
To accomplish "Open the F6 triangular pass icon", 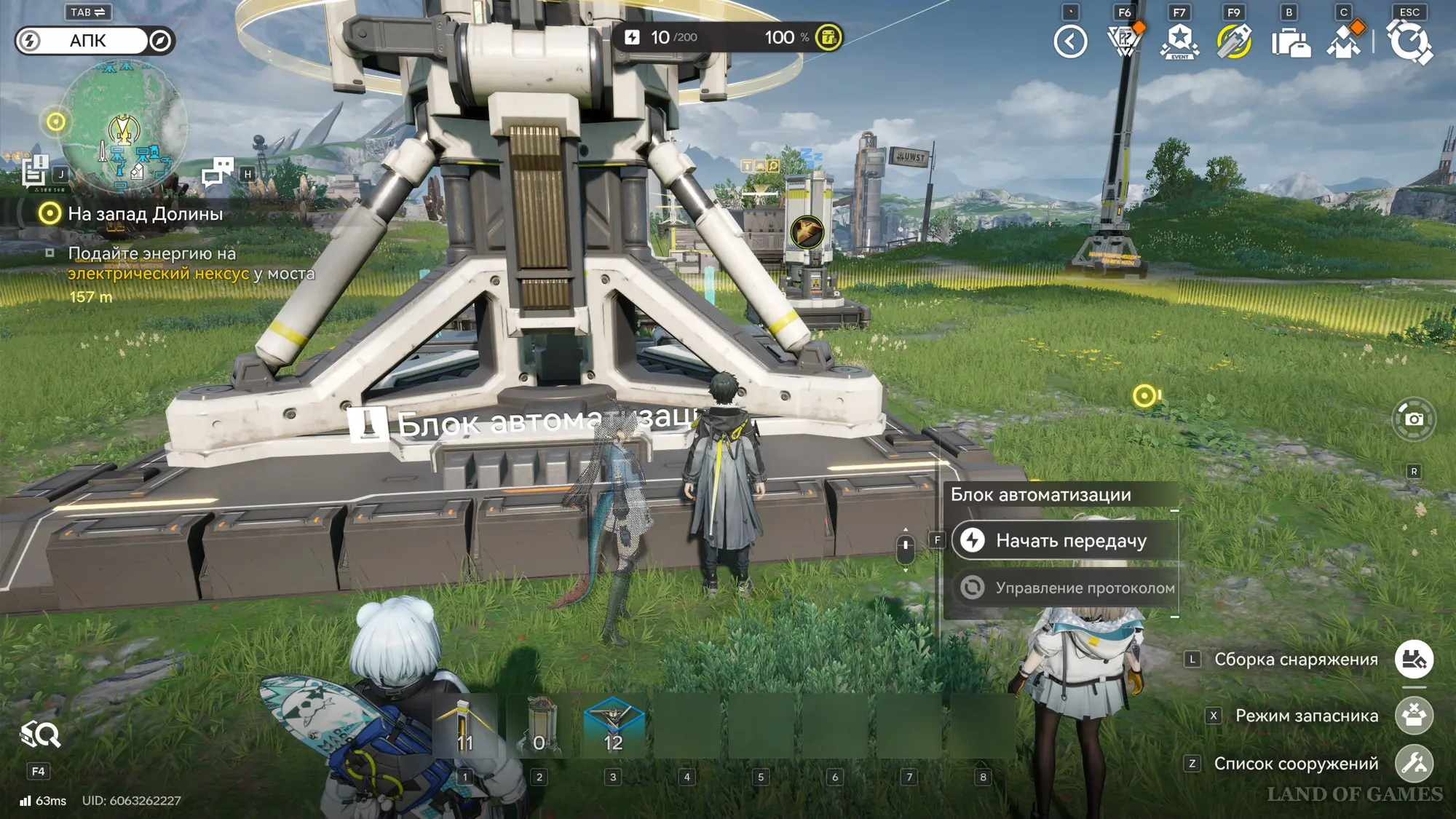I will tap(1125, 41).
